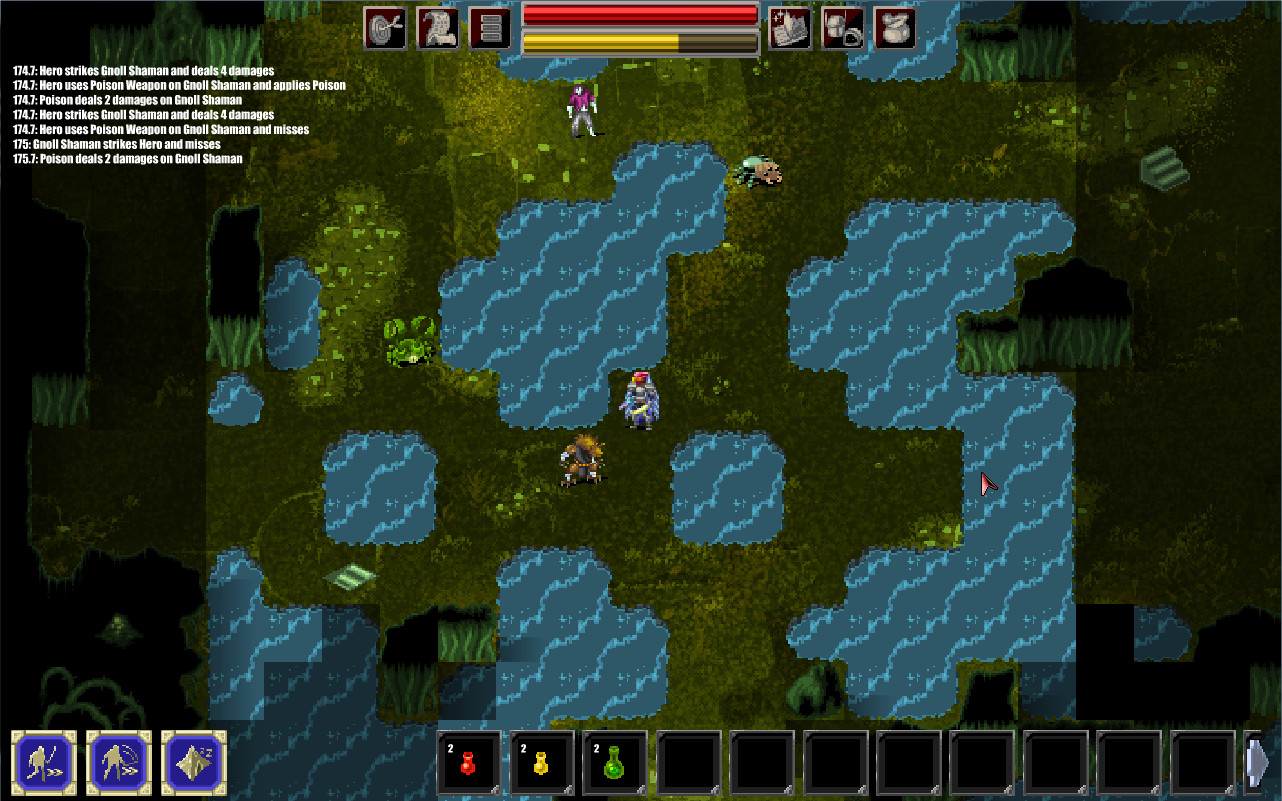Attack the Gnoll Shaman next to the Hero
The image size is (1282, 801).
[x=580, y=462]
